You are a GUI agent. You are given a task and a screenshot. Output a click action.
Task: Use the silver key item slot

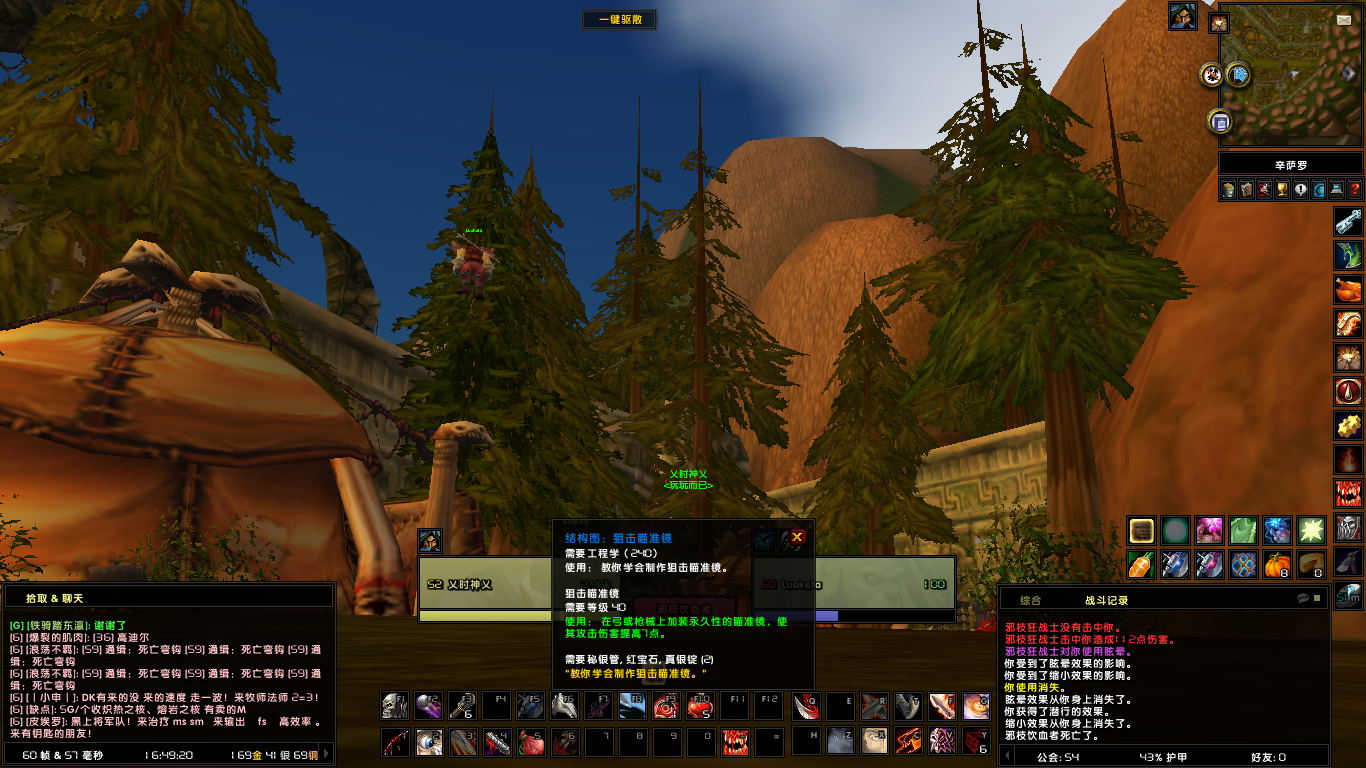[1349, 222]
